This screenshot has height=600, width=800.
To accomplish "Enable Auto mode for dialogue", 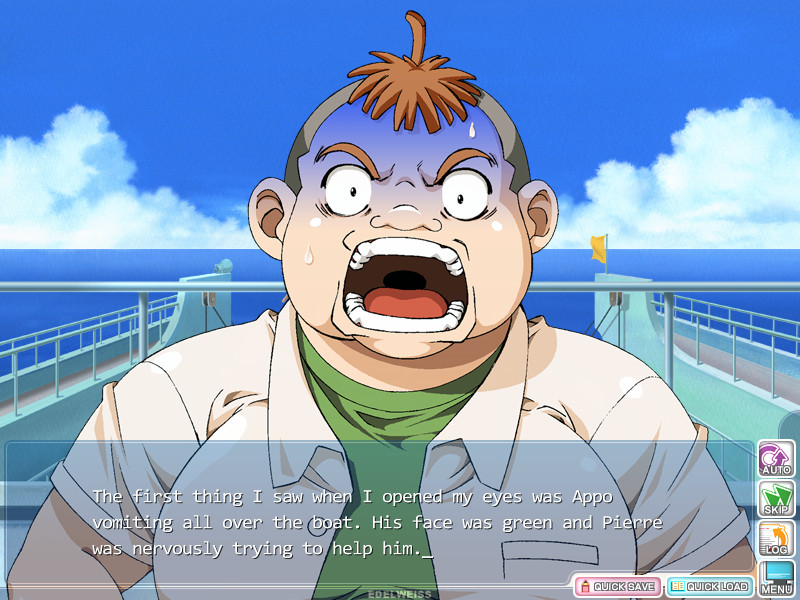I will click(776, 458).
